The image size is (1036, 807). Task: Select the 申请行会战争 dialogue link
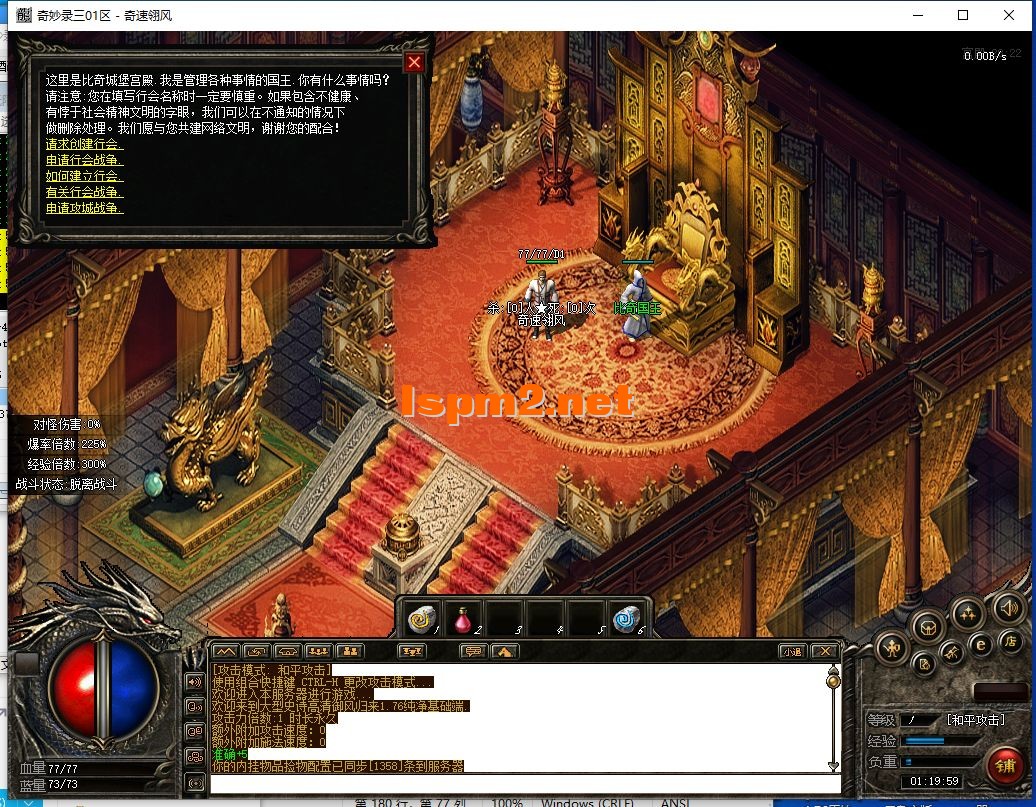[84, 160]
